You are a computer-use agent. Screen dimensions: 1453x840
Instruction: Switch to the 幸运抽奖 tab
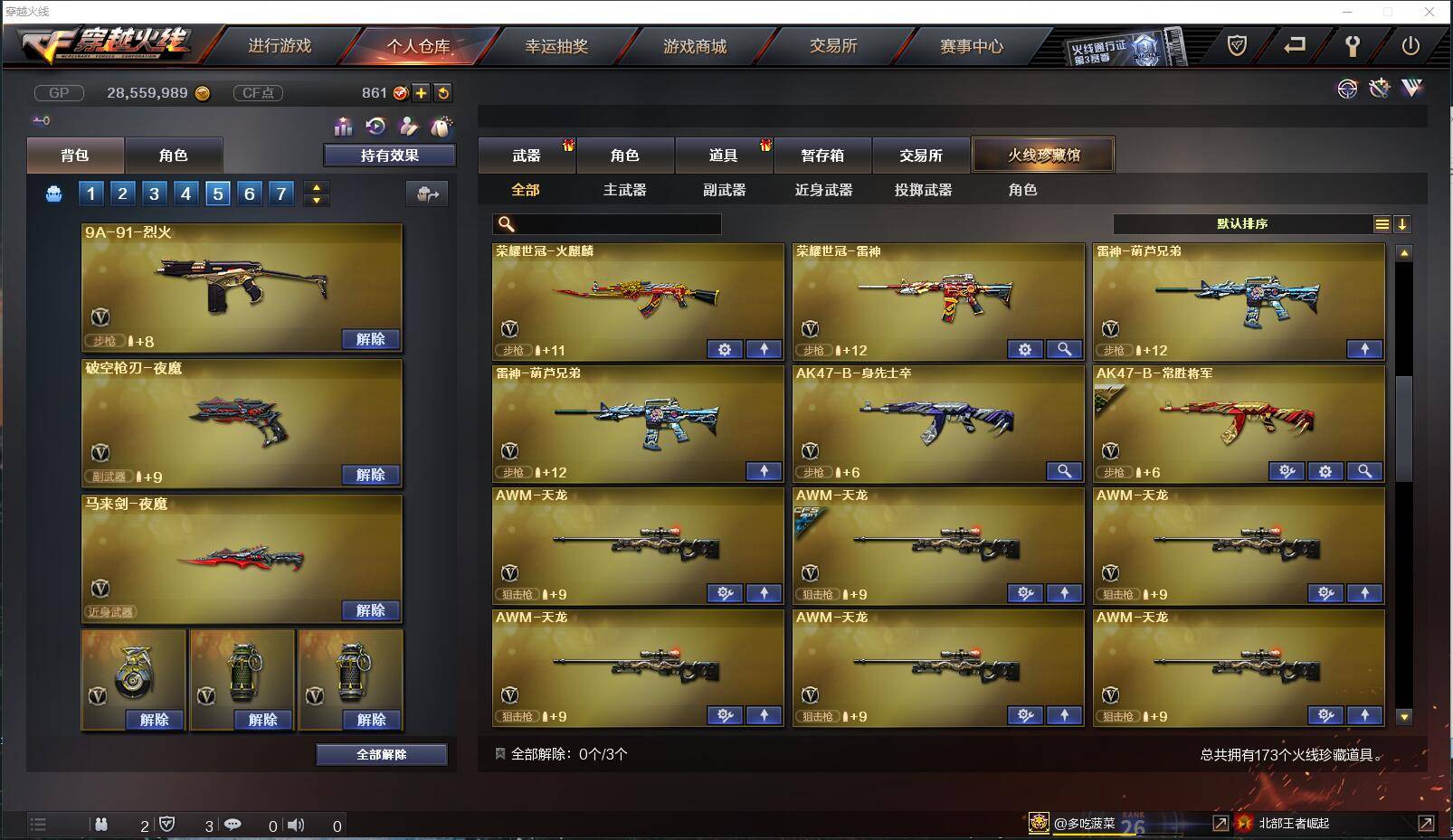click(557, 46)
